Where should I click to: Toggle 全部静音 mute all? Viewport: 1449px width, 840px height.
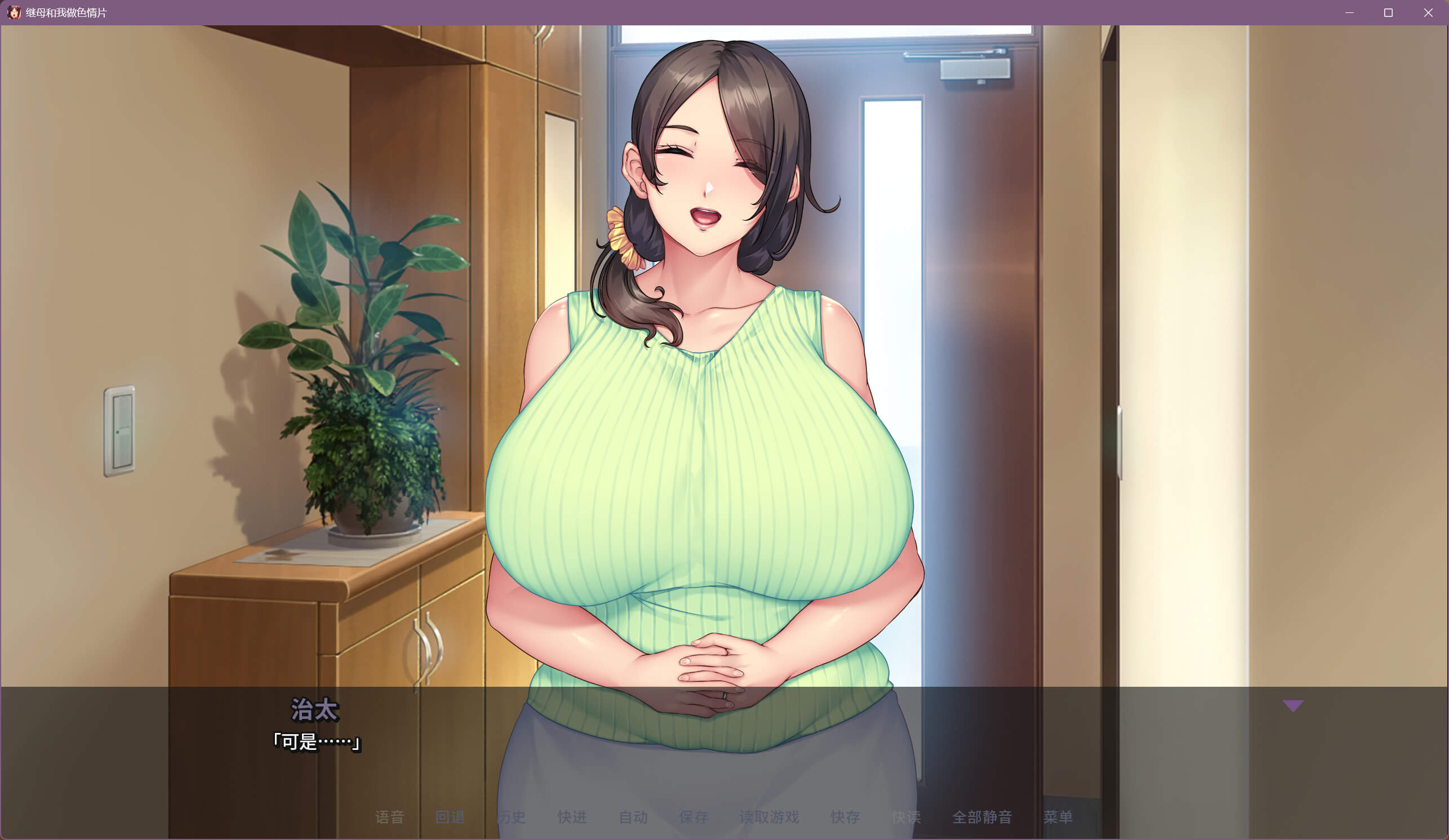coord(982,817)
